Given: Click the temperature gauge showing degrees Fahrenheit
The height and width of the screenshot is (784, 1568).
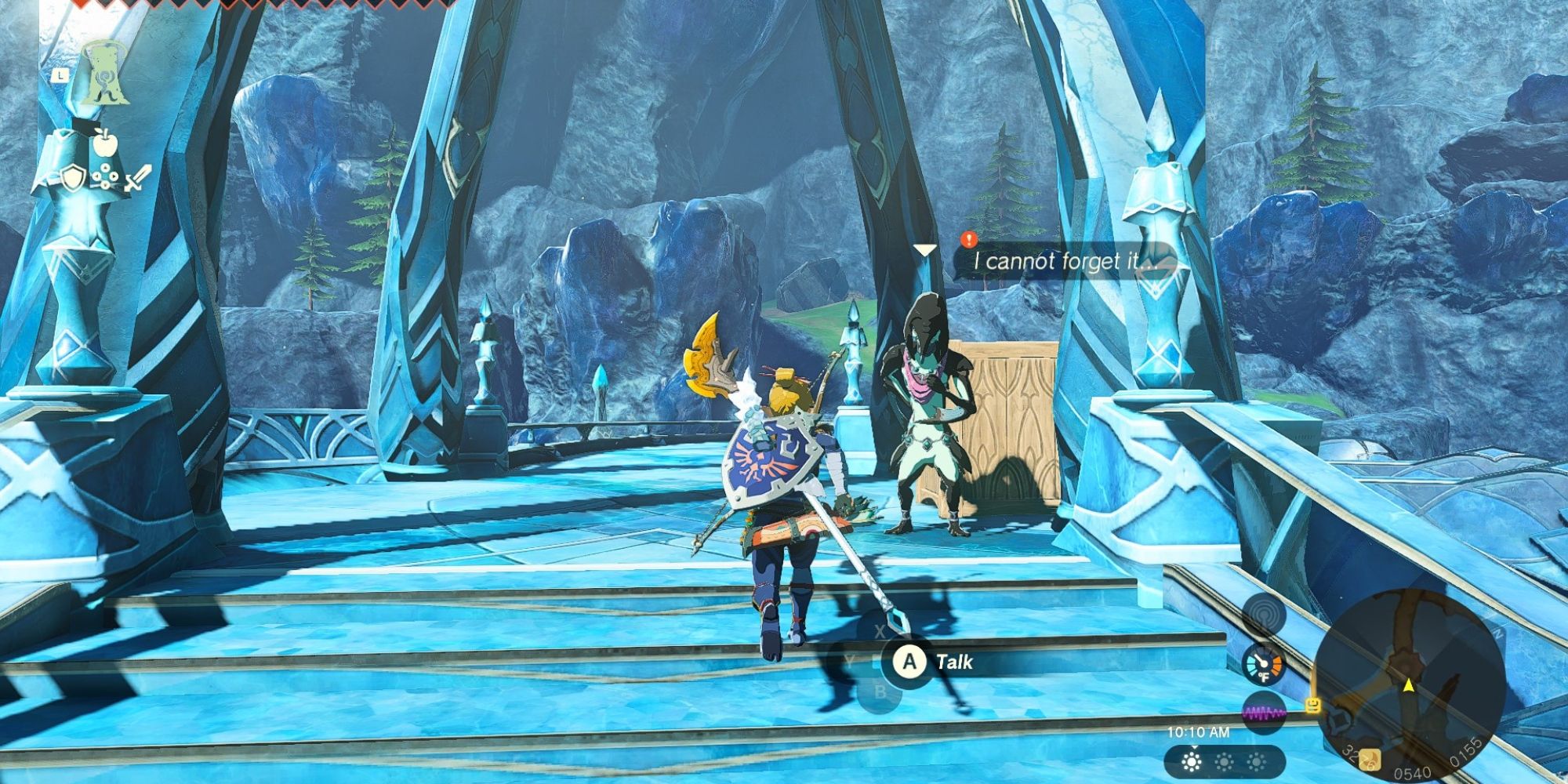Looking at the screenshot, I should click(1263, 664).
